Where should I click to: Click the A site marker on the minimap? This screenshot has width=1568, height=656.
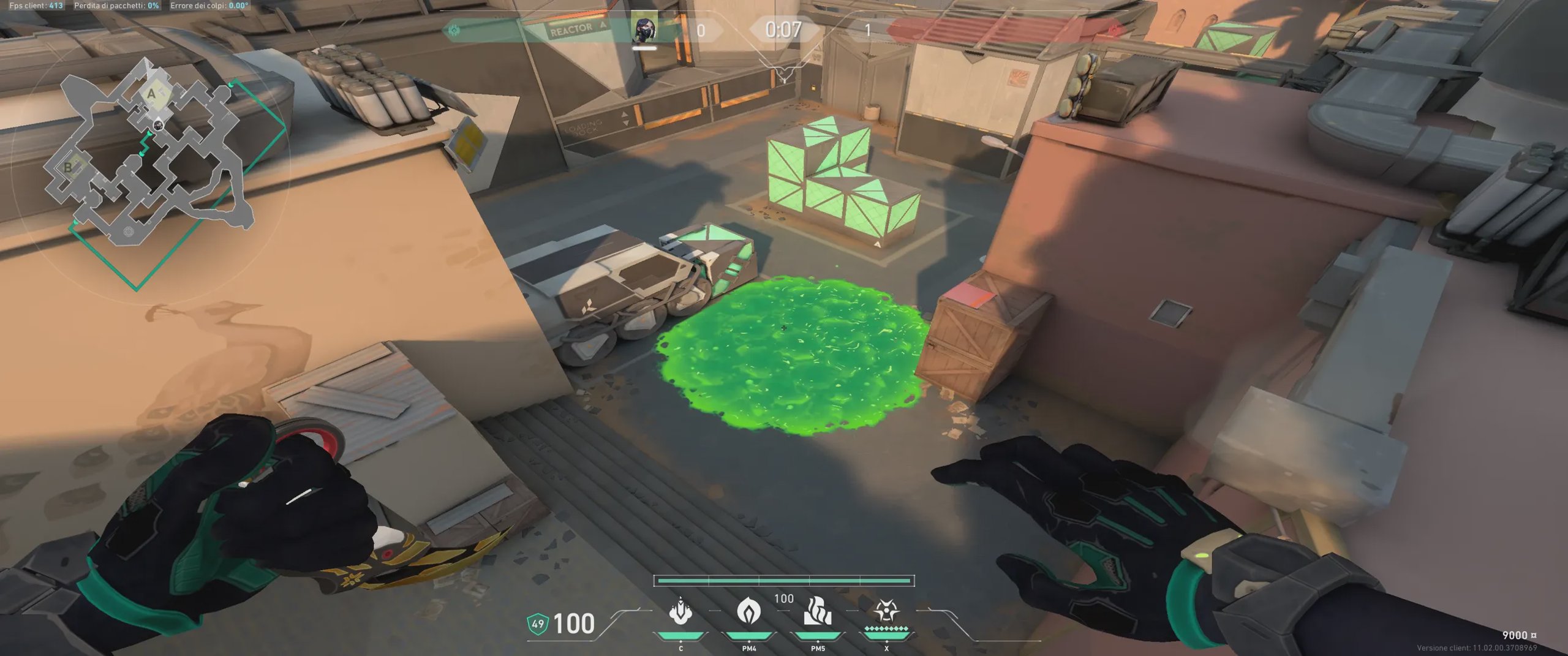tap(151, 94)
